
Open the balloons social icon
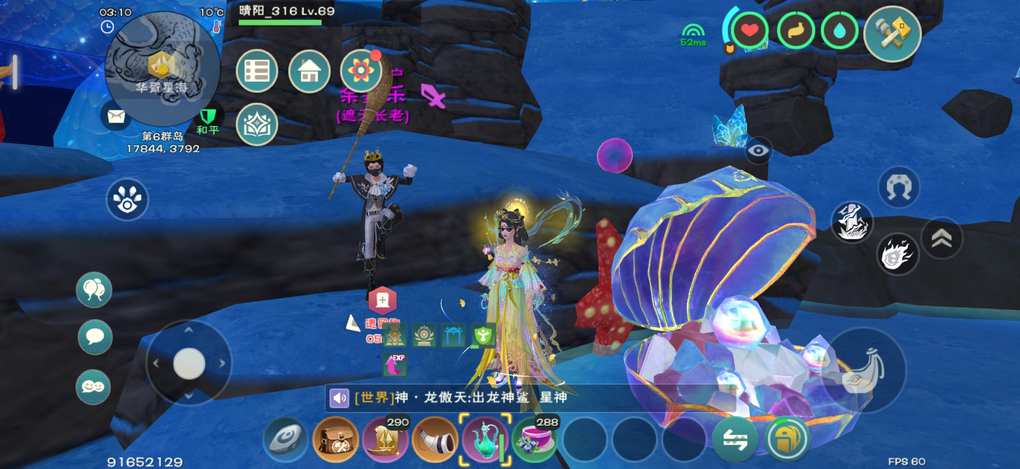[94, 290]
